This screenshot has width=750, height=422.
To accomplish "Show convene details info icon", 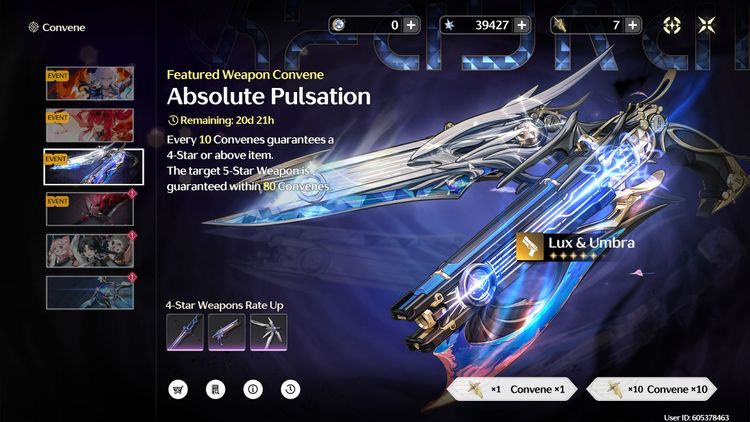I will coord(252,389).
